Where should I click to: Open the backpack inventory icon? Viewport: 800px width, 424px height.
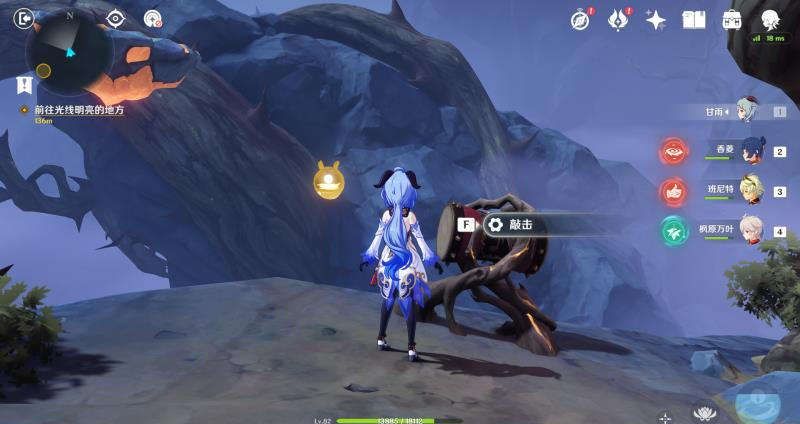click(x=732, y=19)
